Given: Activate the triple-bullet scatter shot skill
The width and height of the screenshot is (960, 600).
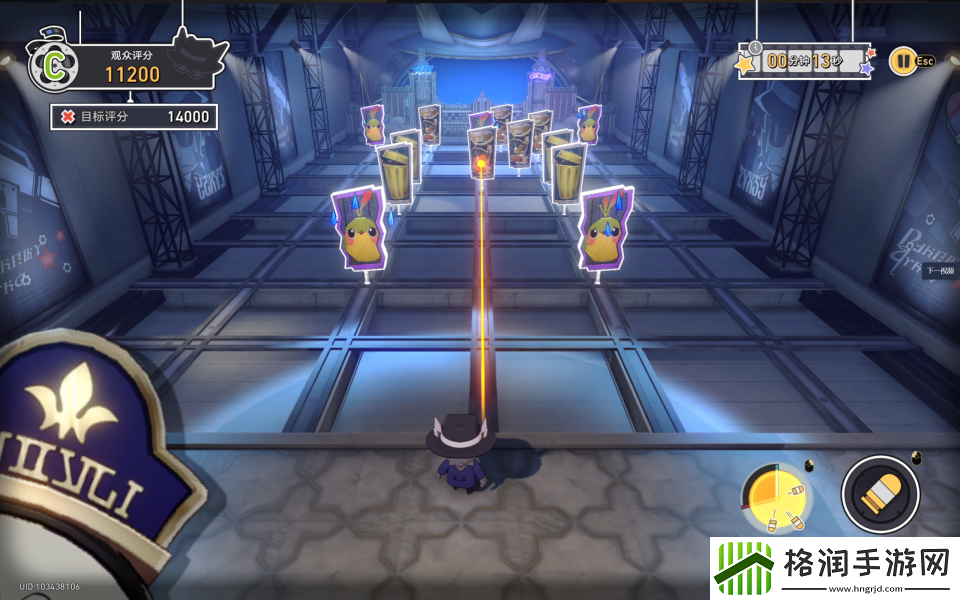Looking at the screenshot, I should click(776, 498).
